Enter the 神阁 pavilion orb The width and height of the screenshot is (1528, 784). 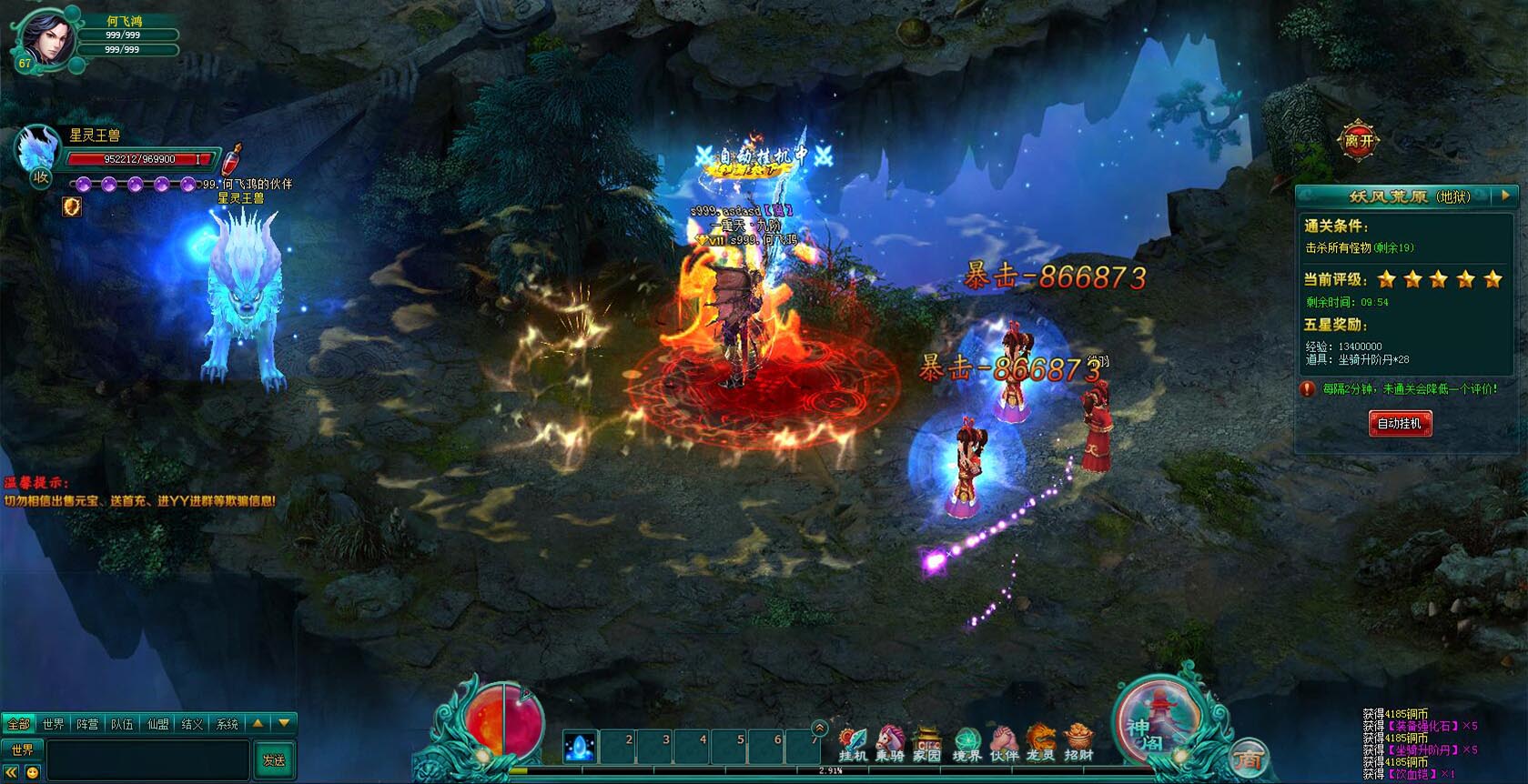(x=1154, y=727)
